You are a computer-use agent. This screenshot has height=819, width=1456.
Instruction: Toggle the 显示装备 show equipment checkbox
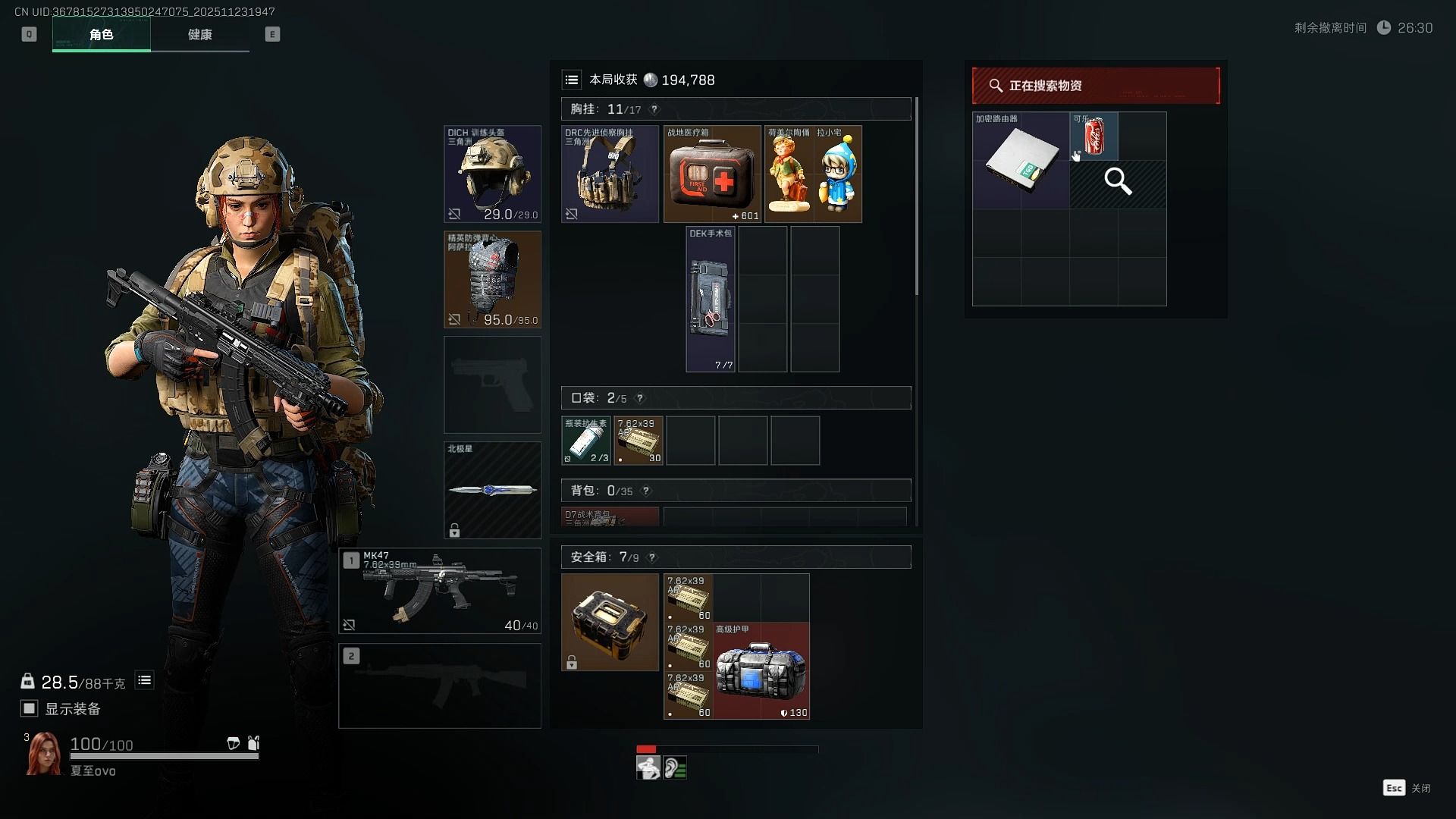(30, 708)
